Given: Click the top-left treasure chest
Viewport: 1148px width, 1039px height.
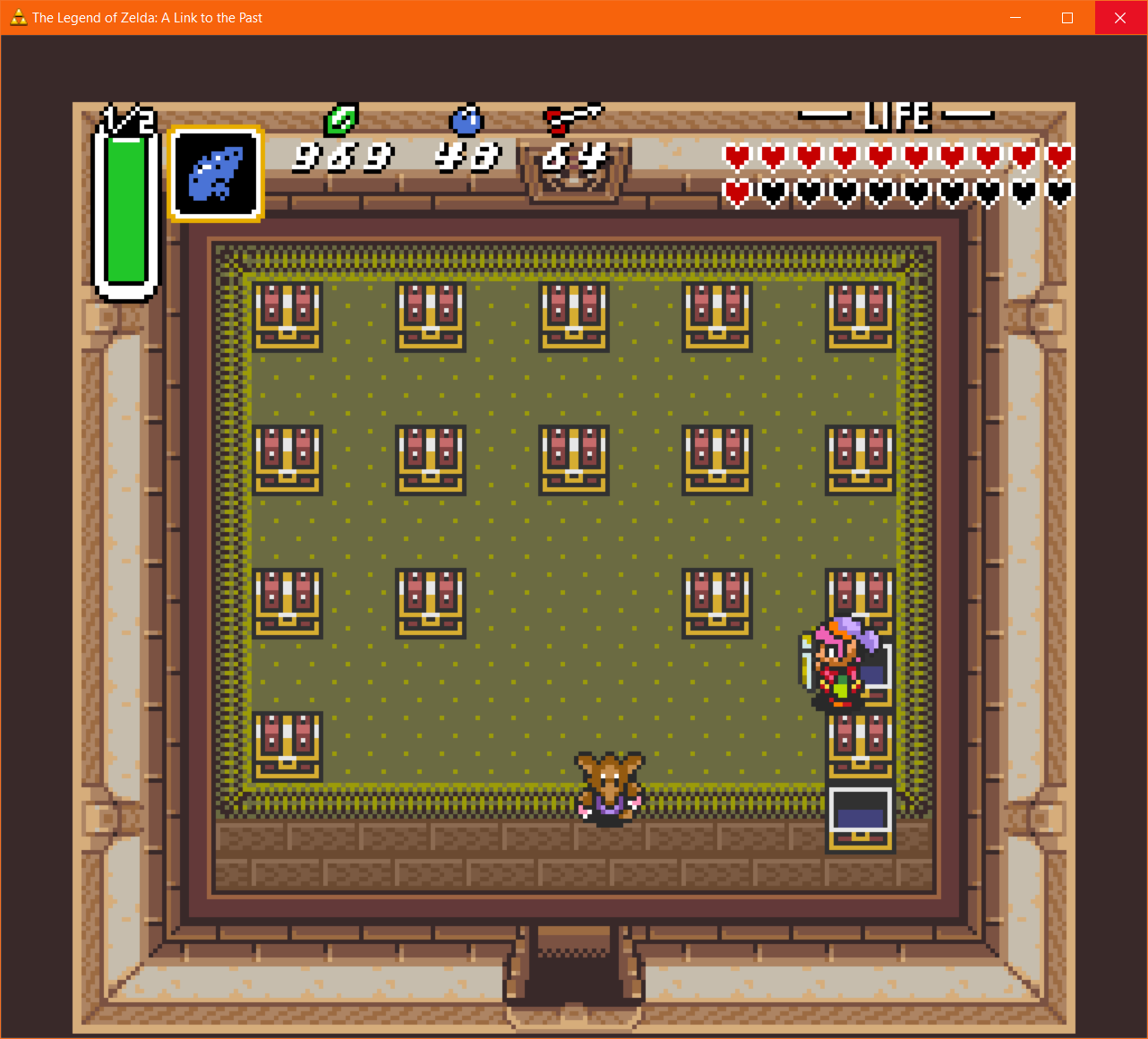Looking at the screenshot, I should click(x=288, y=315).
